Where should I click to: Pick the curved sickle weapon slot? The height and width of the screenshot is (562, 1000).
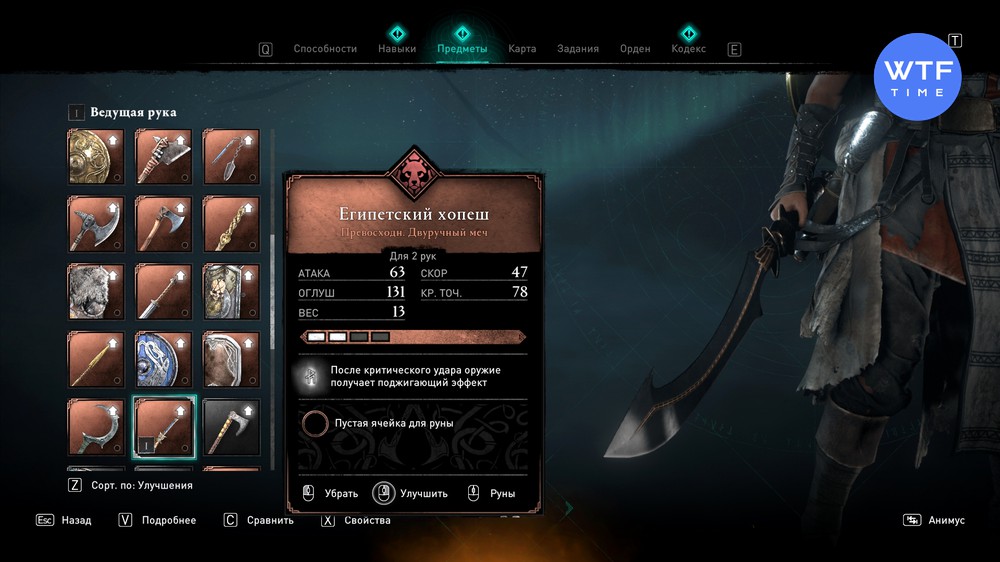[x=96, y=427]
